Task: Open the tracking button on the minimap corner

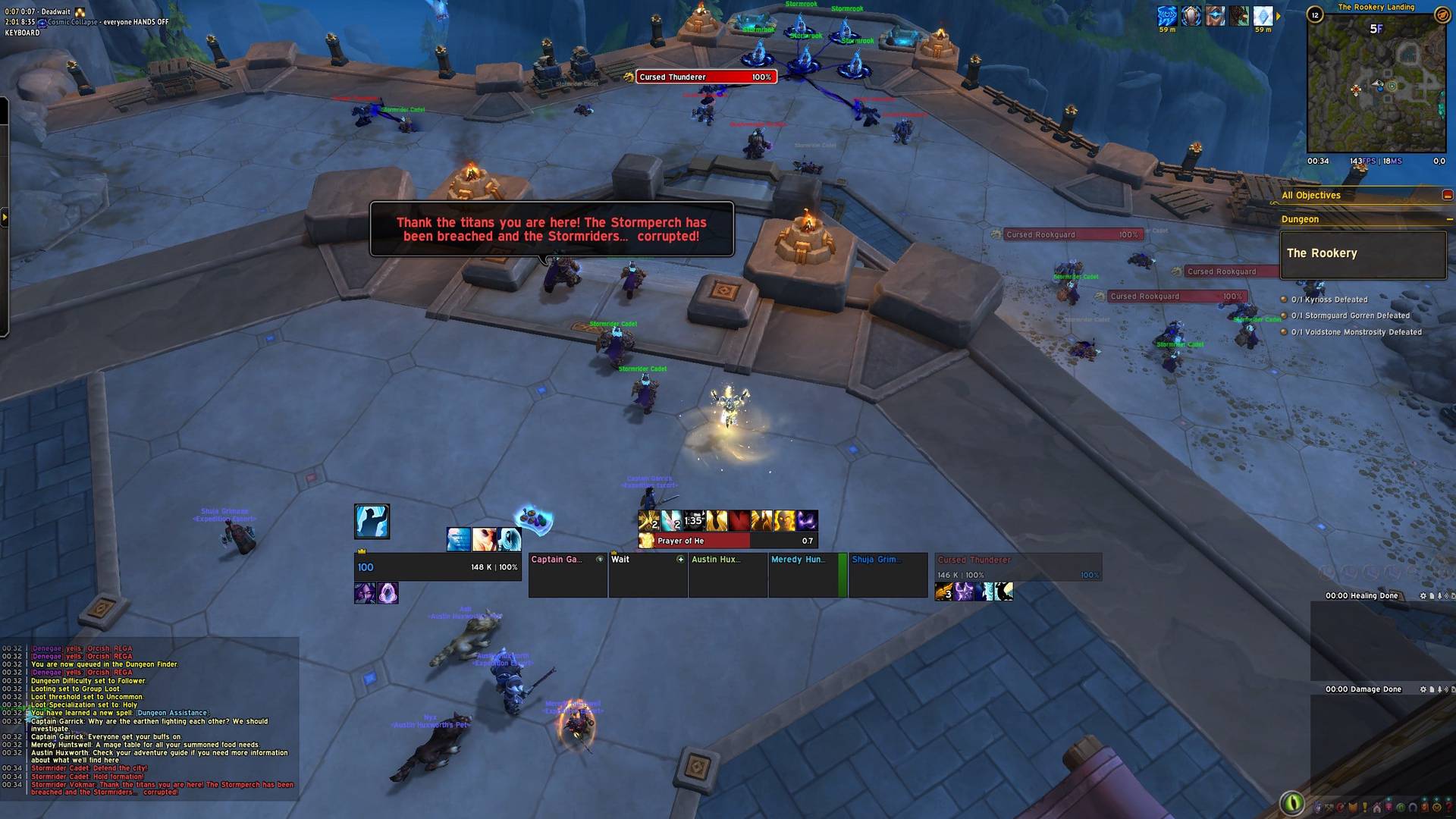Action: click(1442, 14)
